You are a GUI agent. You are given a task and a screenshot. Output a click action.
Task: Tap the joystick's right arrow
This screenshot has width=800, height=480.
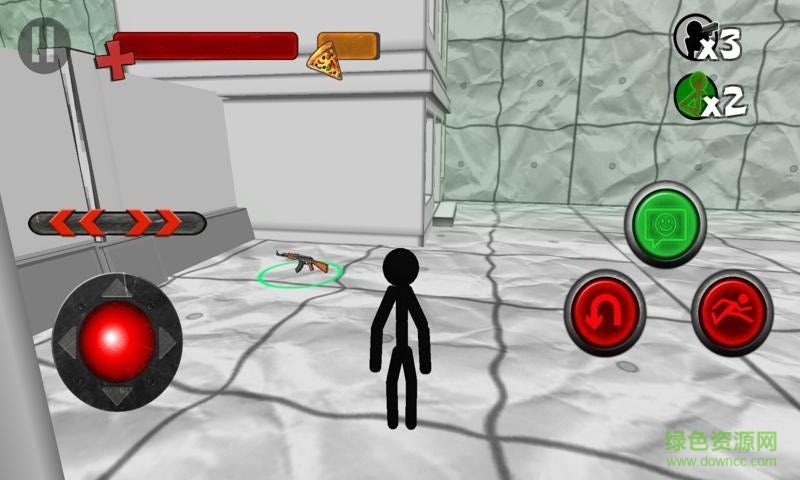168,341
